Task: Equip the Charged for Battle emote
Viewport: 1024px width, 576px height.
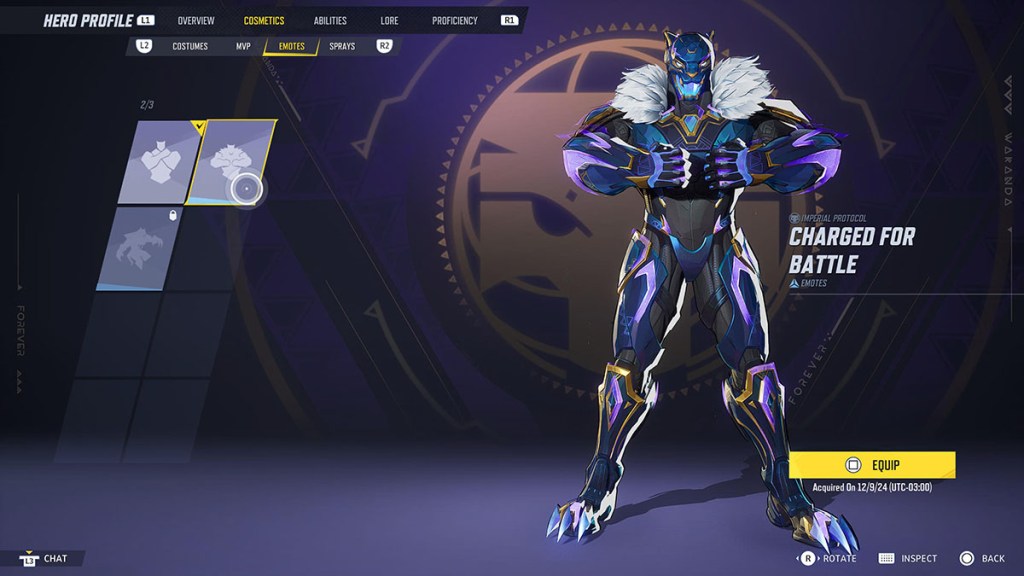Action: pos(871,465)
